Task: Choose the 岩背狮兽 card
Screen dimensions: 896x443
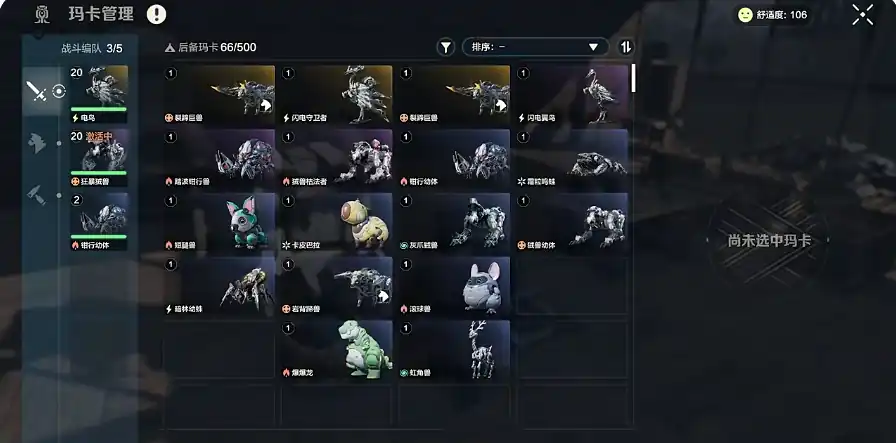Action: 336,286
